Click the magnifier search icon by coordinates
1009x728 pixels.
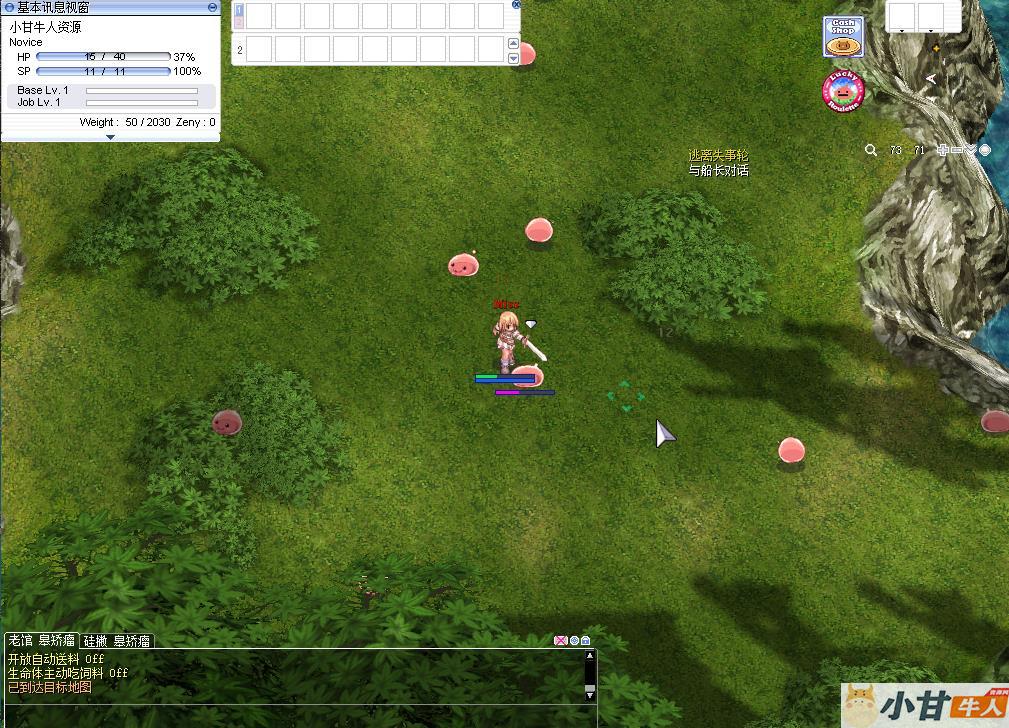click(871, 150)
